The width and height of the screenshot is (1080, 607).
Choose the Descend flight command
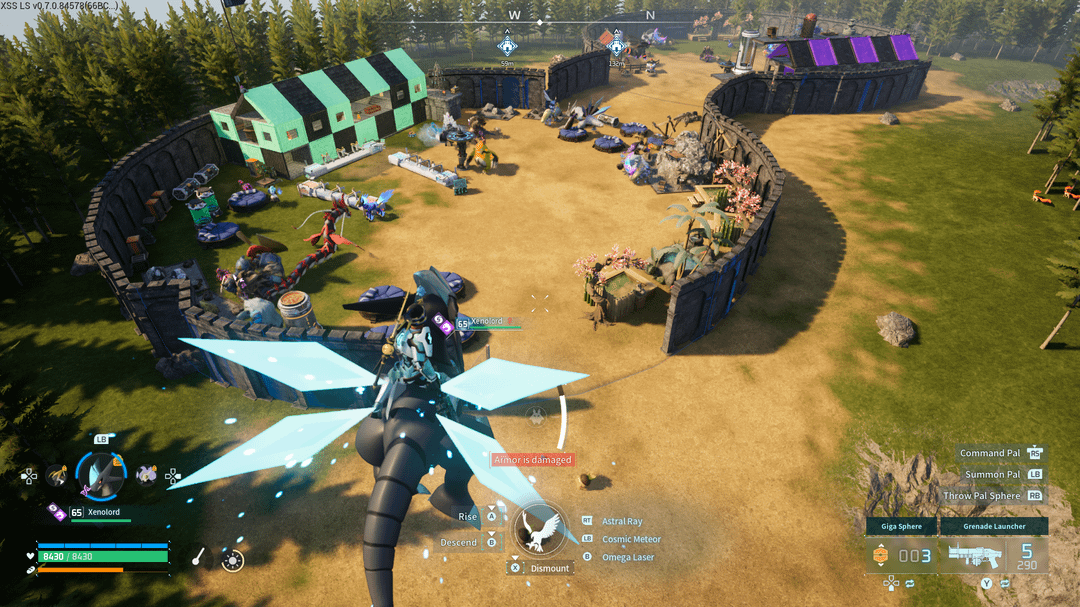pyautogui.click(x=459, y=542)
